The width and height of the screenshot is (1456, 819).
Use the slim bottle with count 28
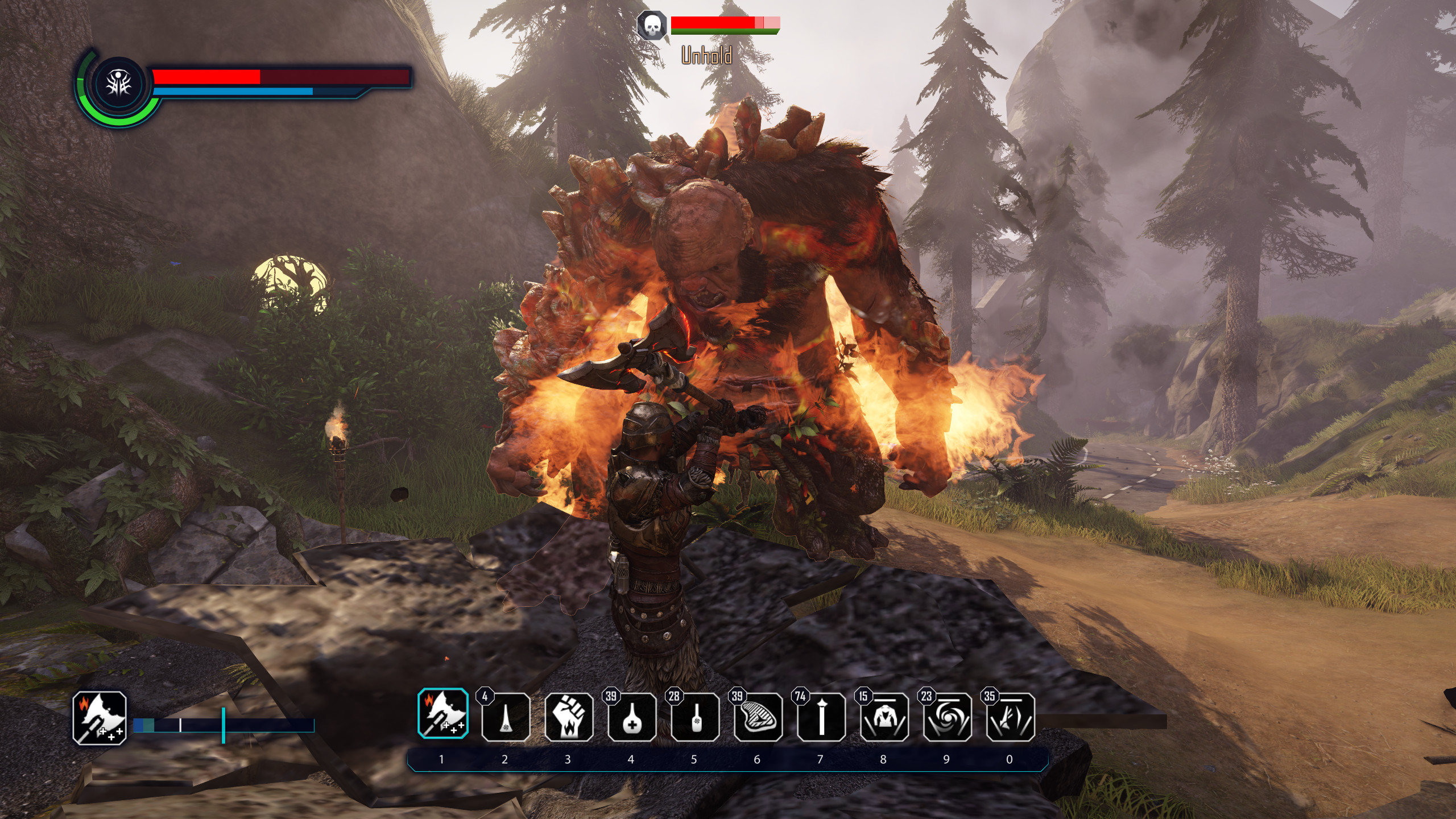pyautogui.click(x=694, y=717)
